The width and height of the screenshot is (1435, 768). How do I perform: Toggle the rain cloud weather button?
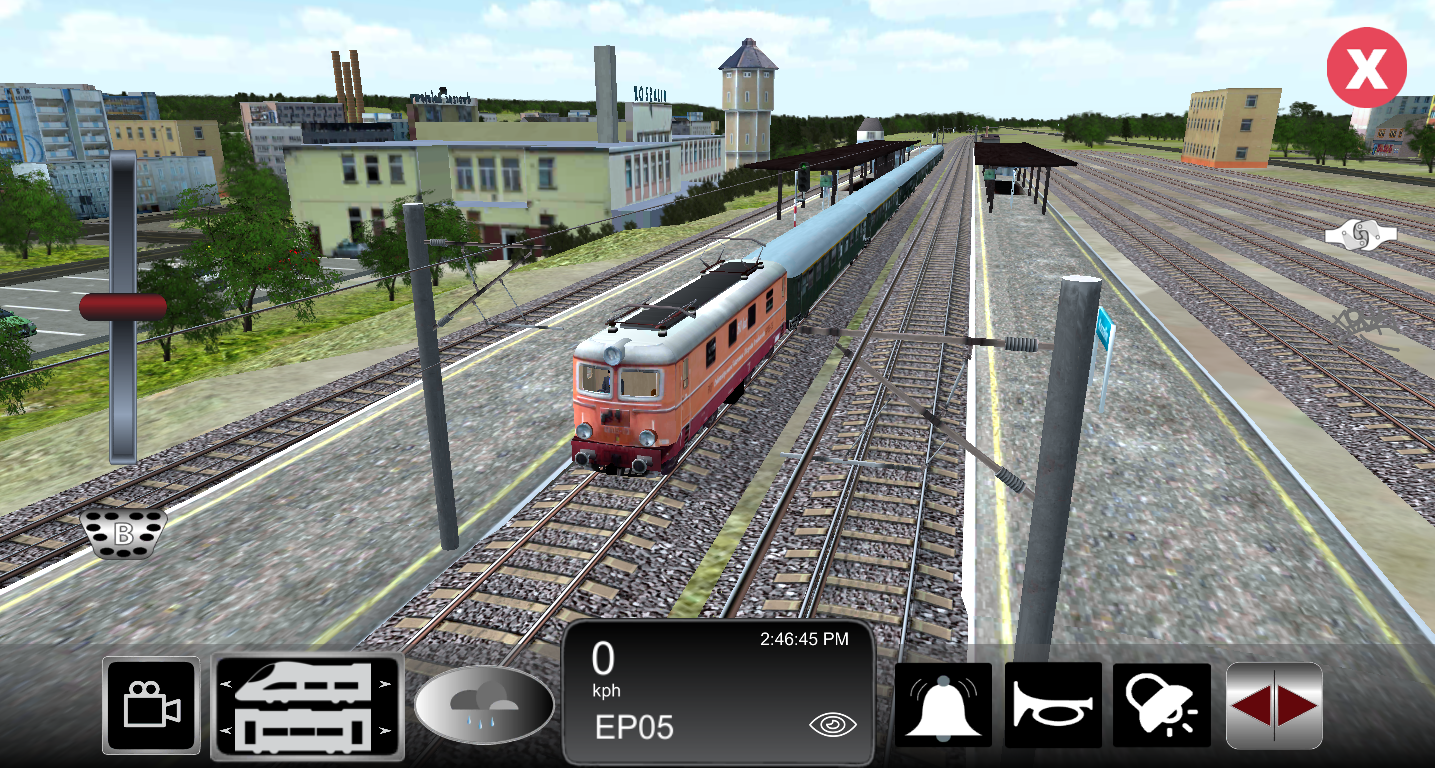484,705
